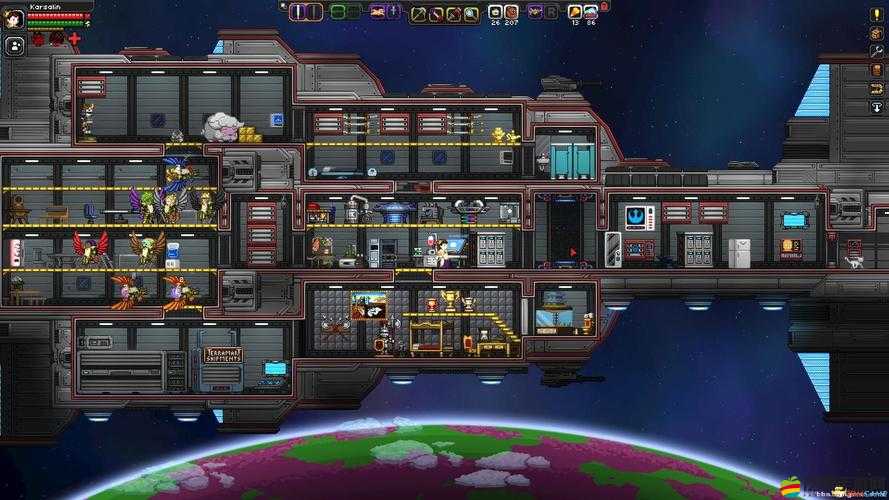Select the hotbar item with count 207
Screen dimensions: 889x500
(510, 12)
